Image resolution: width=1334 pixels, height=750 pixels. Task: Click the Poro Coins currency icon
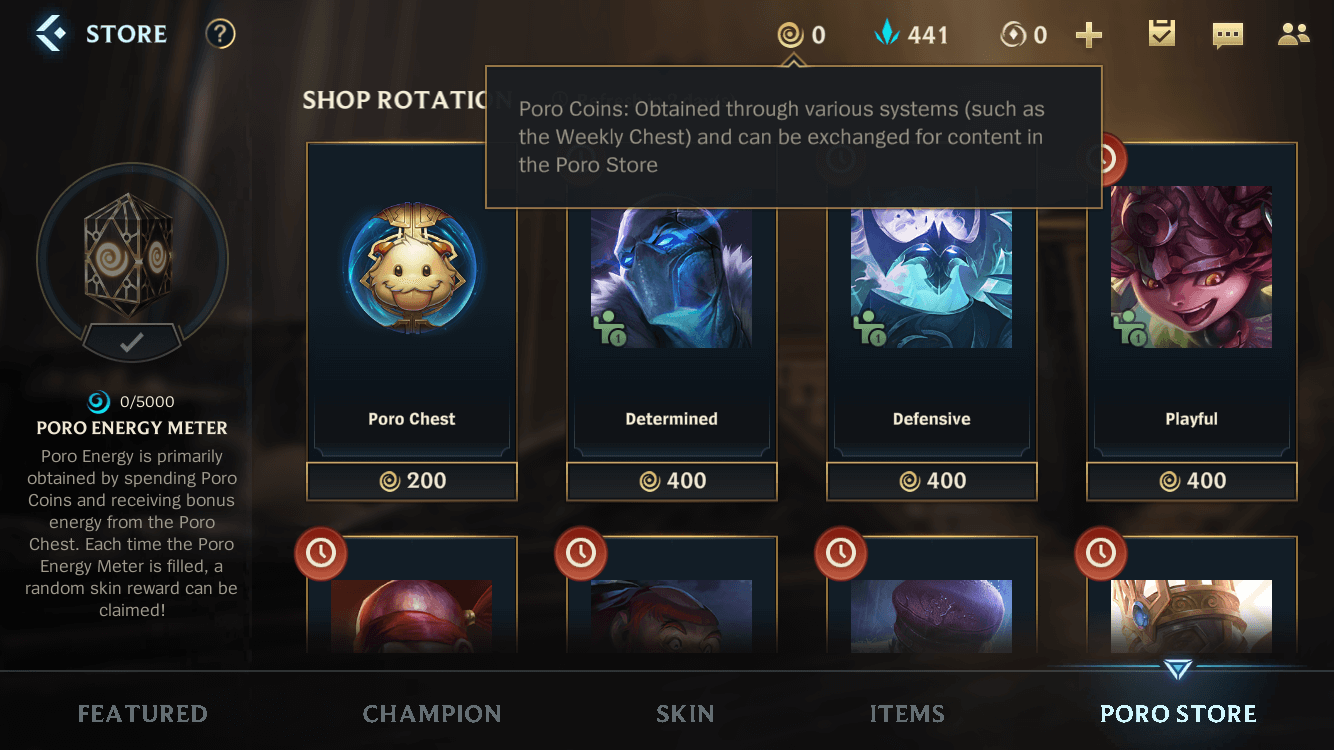[x=790, y=33]
